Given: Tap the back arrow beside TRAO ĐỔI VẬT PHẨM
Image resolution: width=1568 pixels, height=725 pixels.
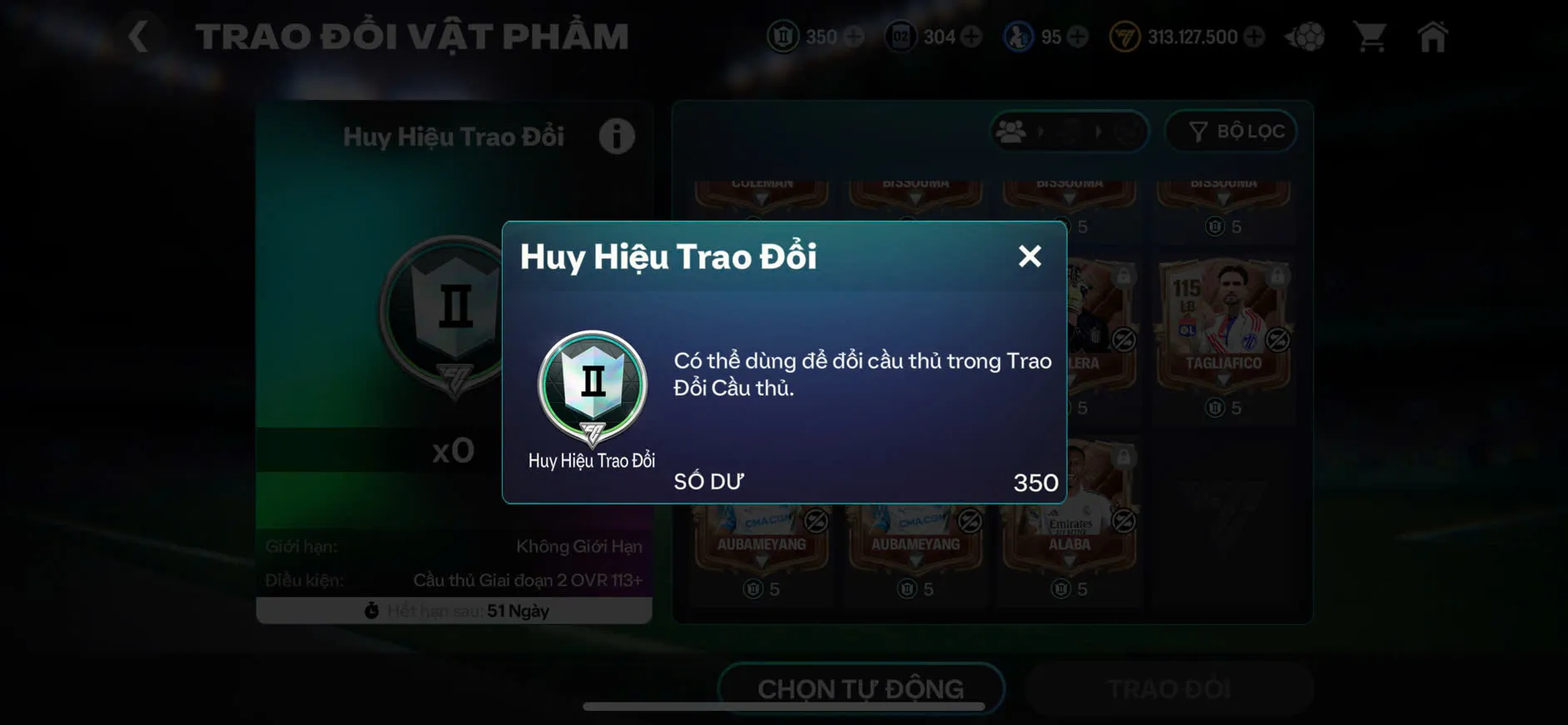Looking at the screenshot, I should click(137, 35).
